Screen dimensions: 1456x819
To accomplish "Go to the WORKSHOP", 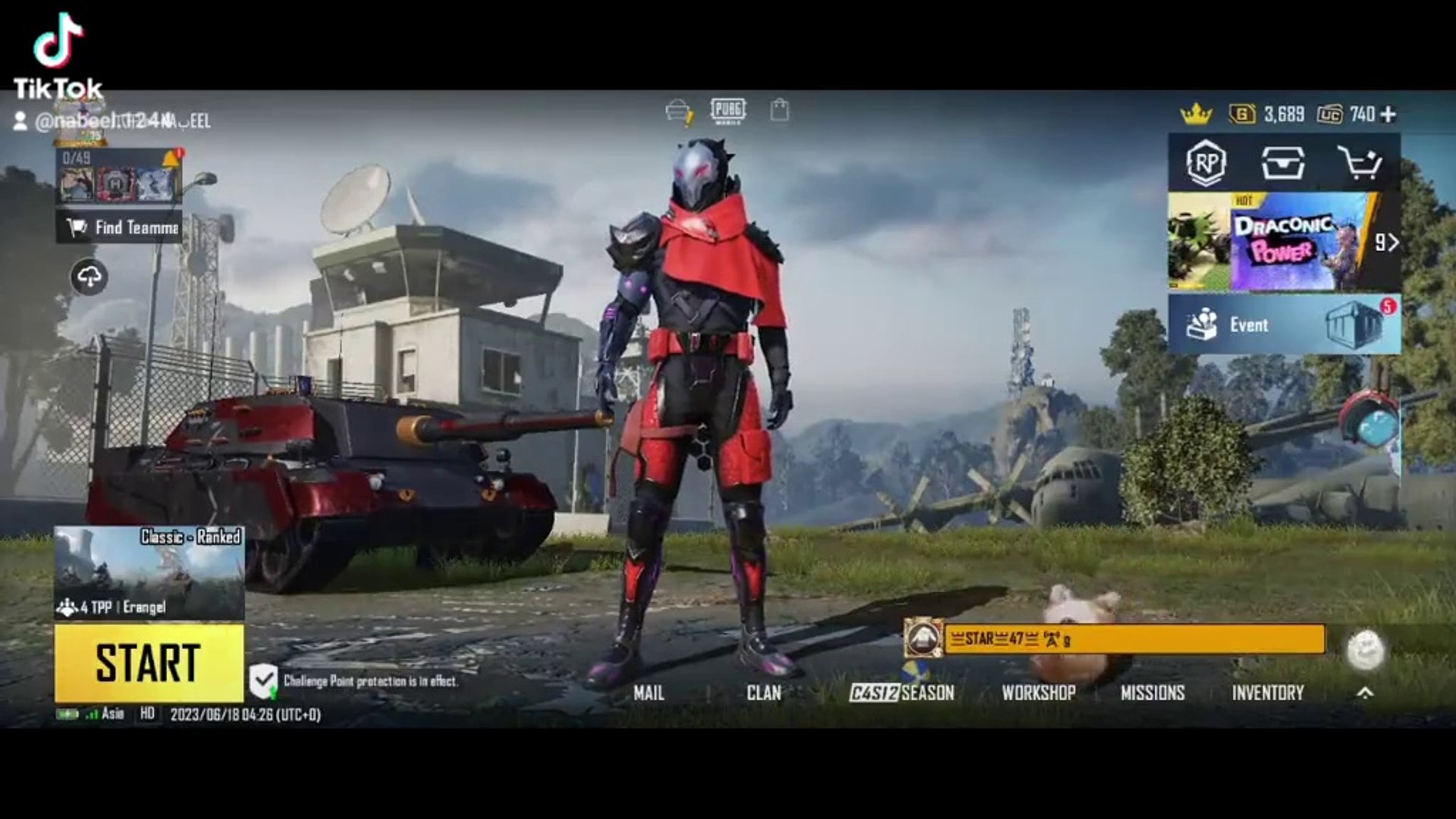I will point(1038,692).
